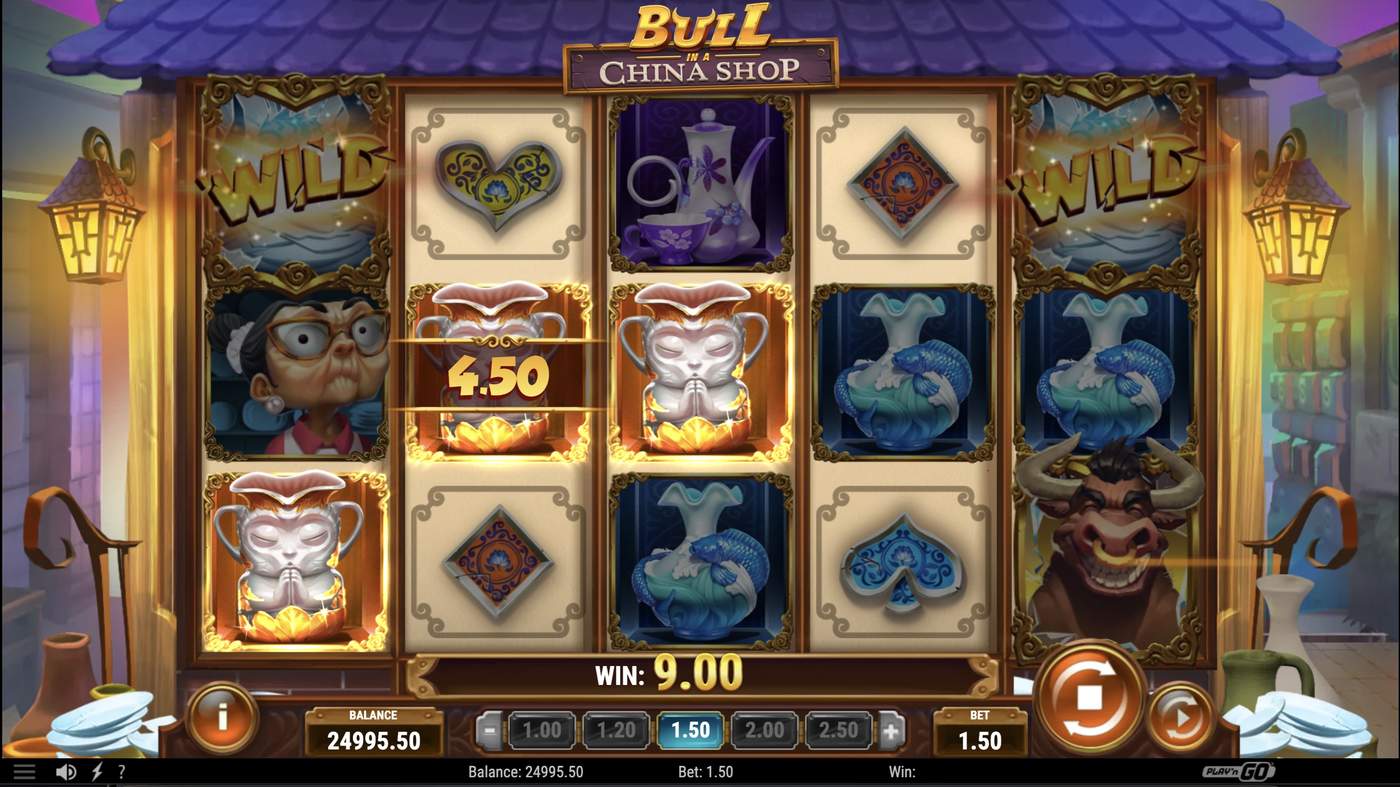The width and height of the screenshot is (1400, 787).
Task: Open the game menu with hamburger icon
Action: [24, 771]
